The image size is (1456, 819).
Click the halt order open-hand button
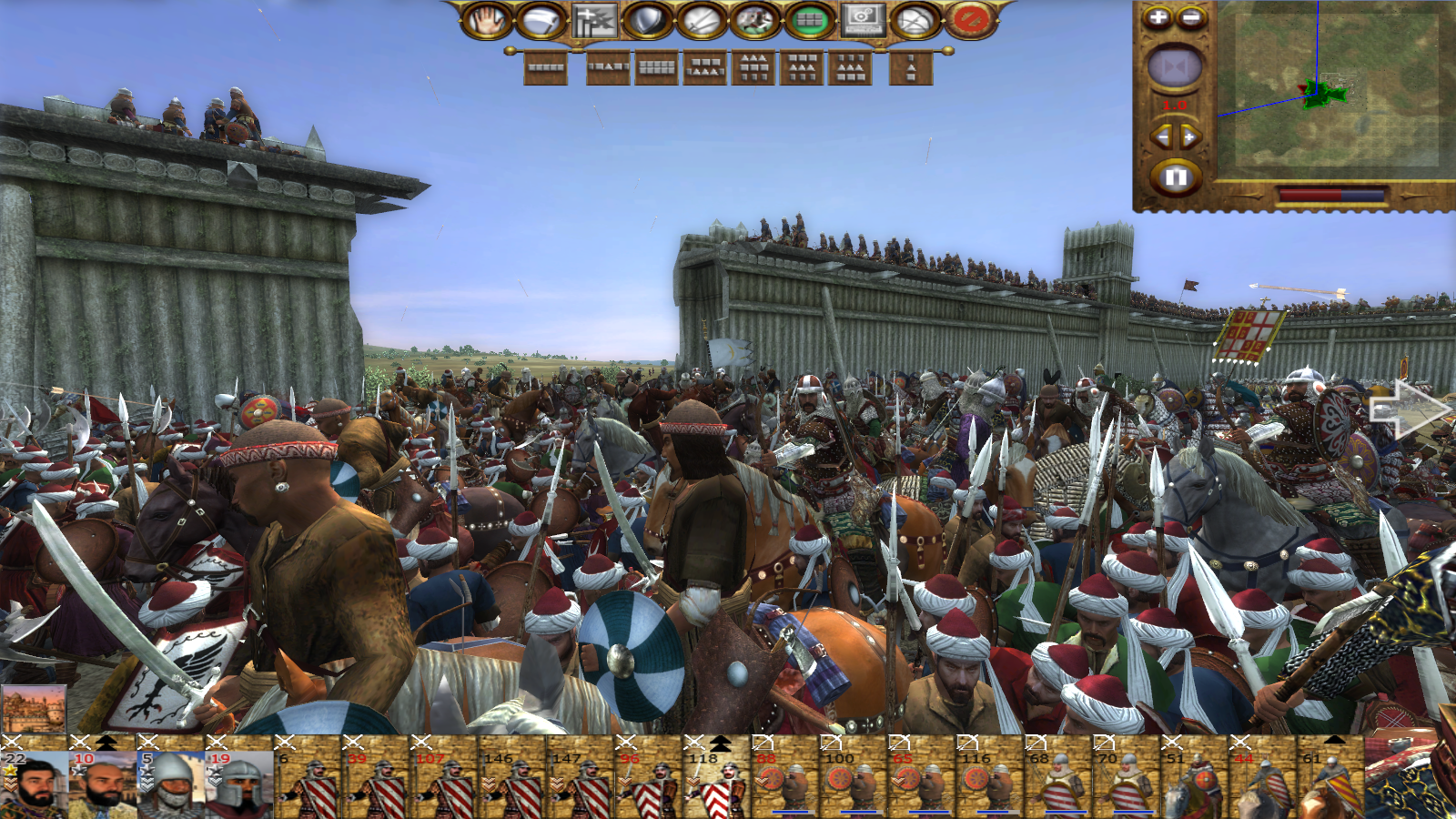(x=488, y=20)
